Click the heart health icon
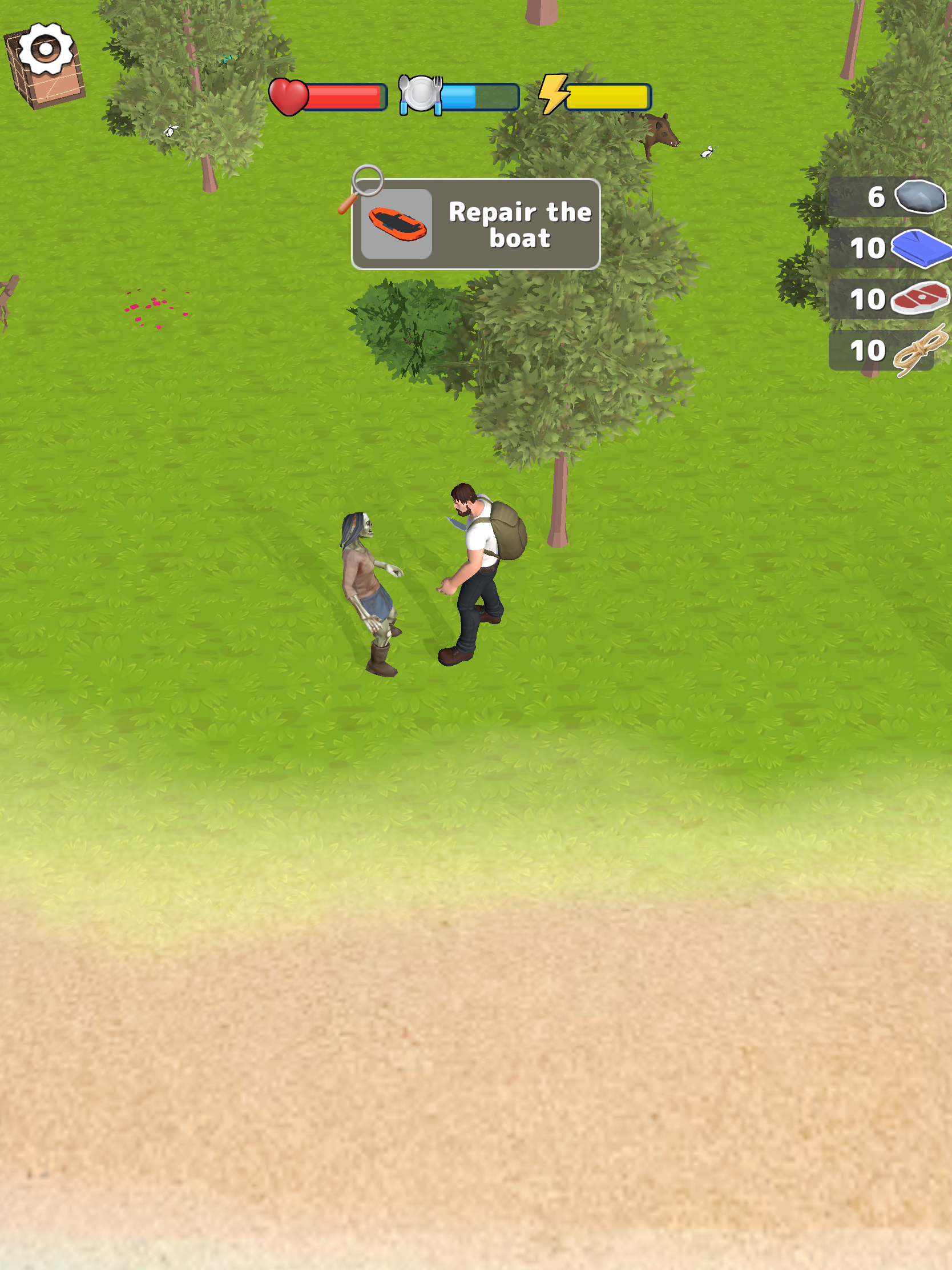This screenshot has height=1270, width=952. tap(289, 96)
